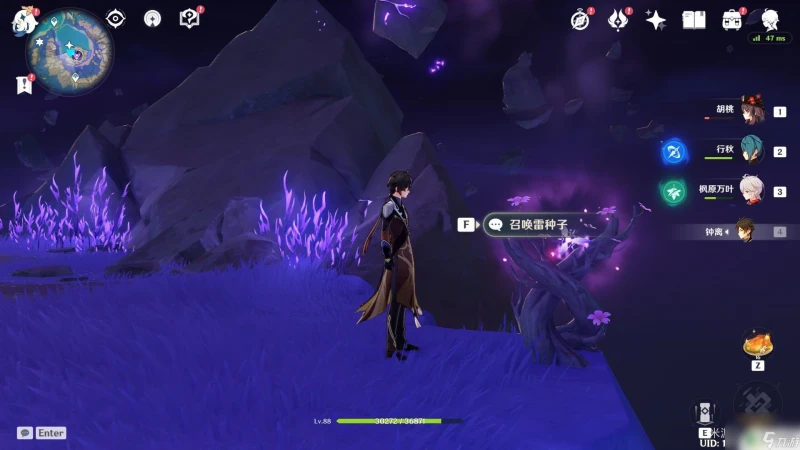Image resolution: width=800 pixels, height=450 pixels.
Task: Open the quest log bookmark icon
Action: point(24,85)
